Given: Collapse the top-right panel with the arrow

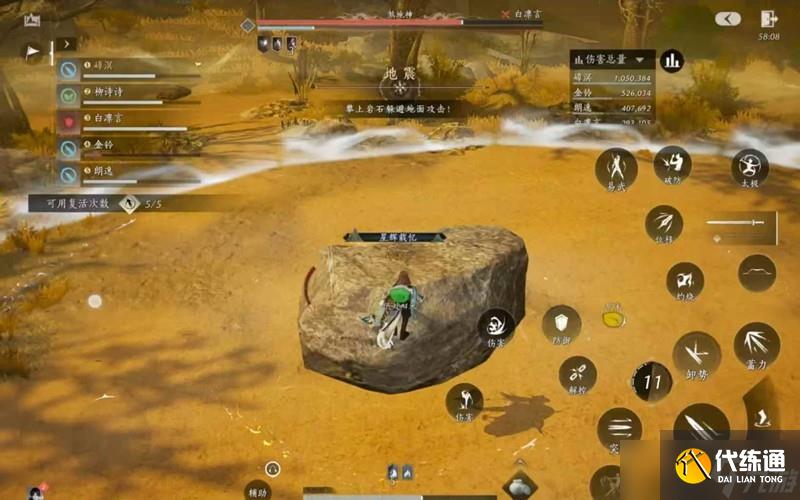Looking at the screenshot, I should tap(728, 19).
